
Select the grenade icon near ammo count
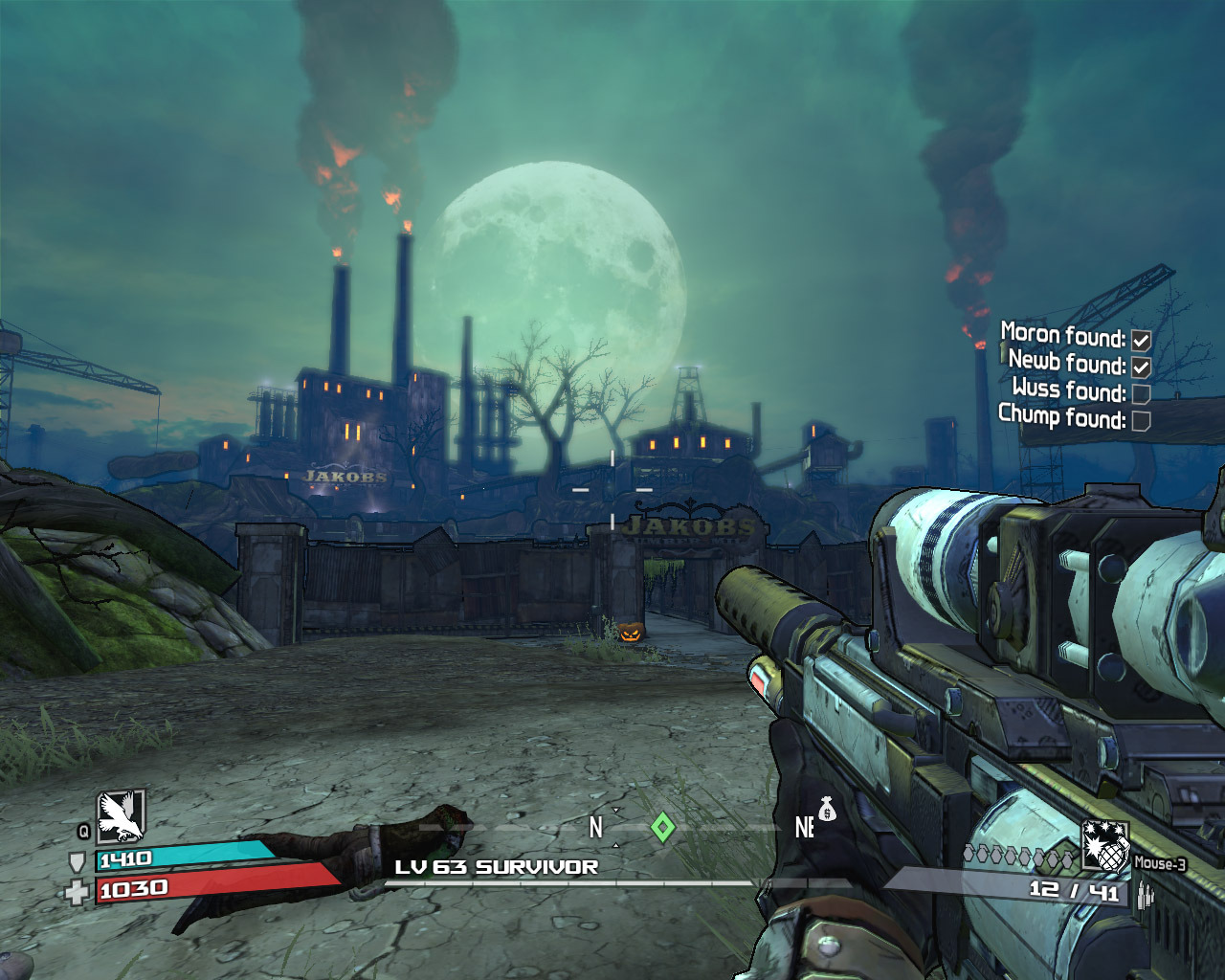click(1104, 847)
